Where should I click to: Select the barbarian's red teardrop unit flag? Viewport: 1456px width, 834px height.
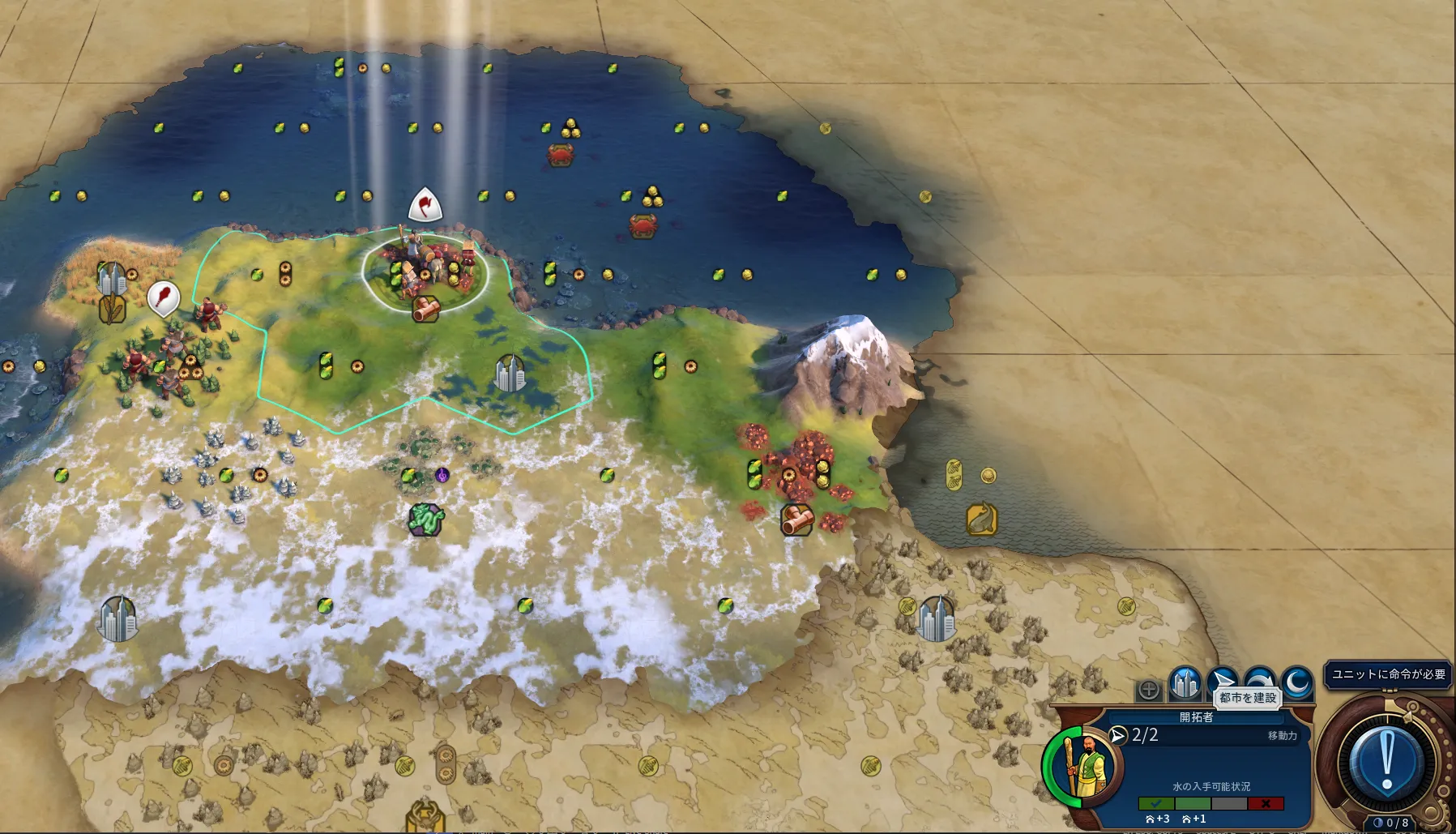[x=163, y=297]
